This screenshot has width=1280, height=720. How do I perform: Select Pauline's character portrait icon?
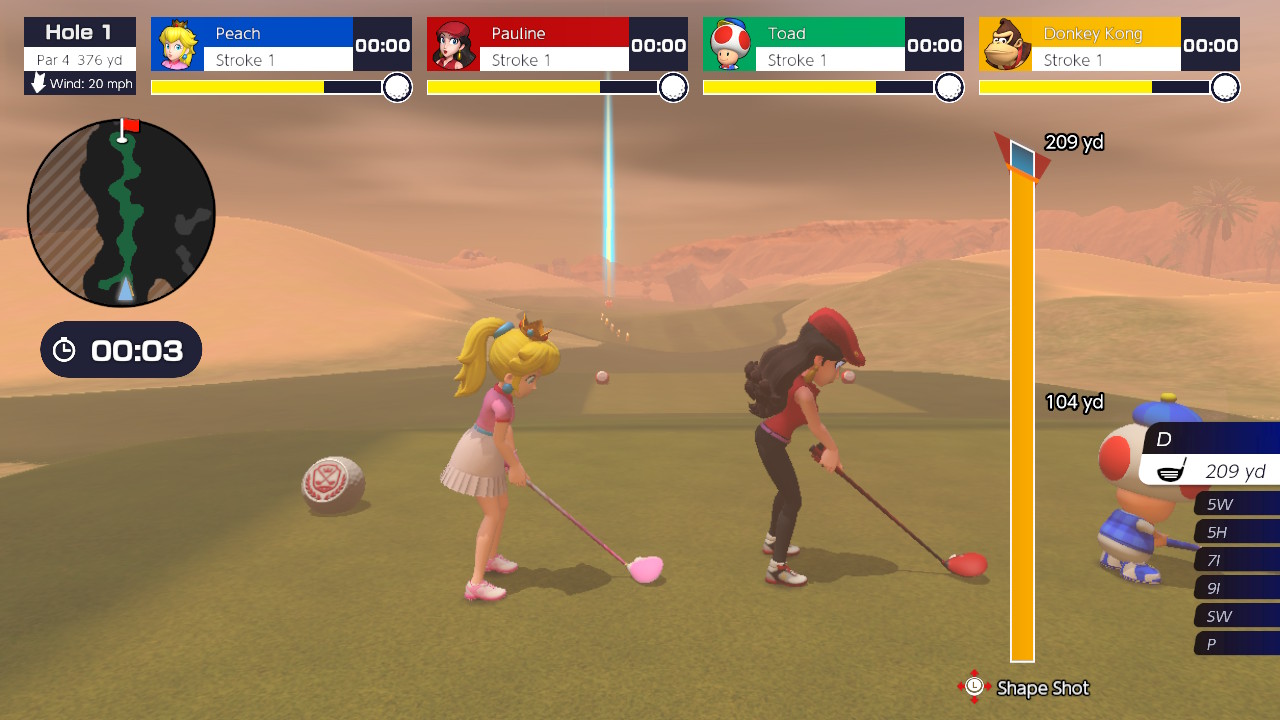(x=454, y=45)
